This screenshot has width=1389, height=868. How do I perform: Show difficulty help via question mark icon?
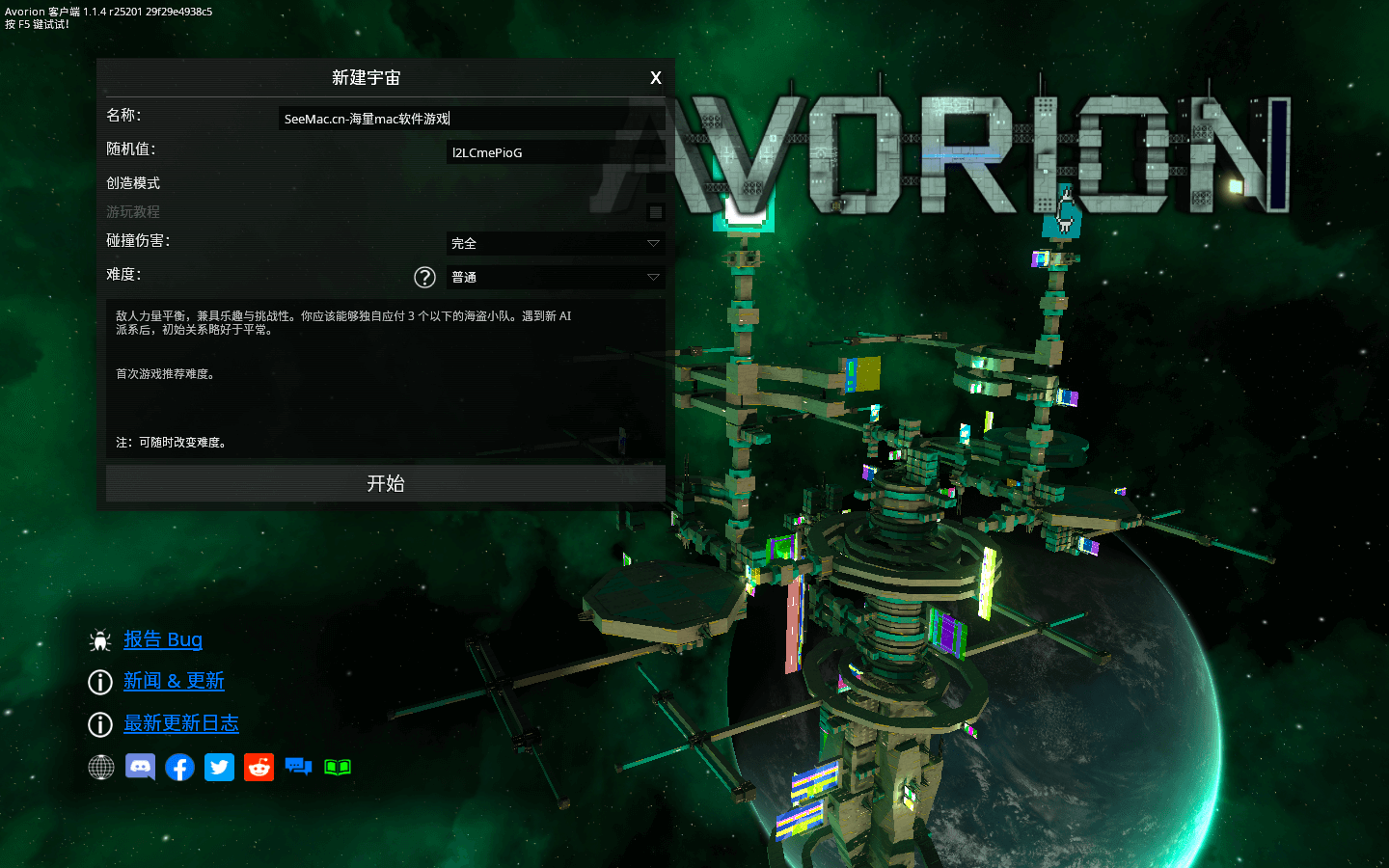click(424, 278)
